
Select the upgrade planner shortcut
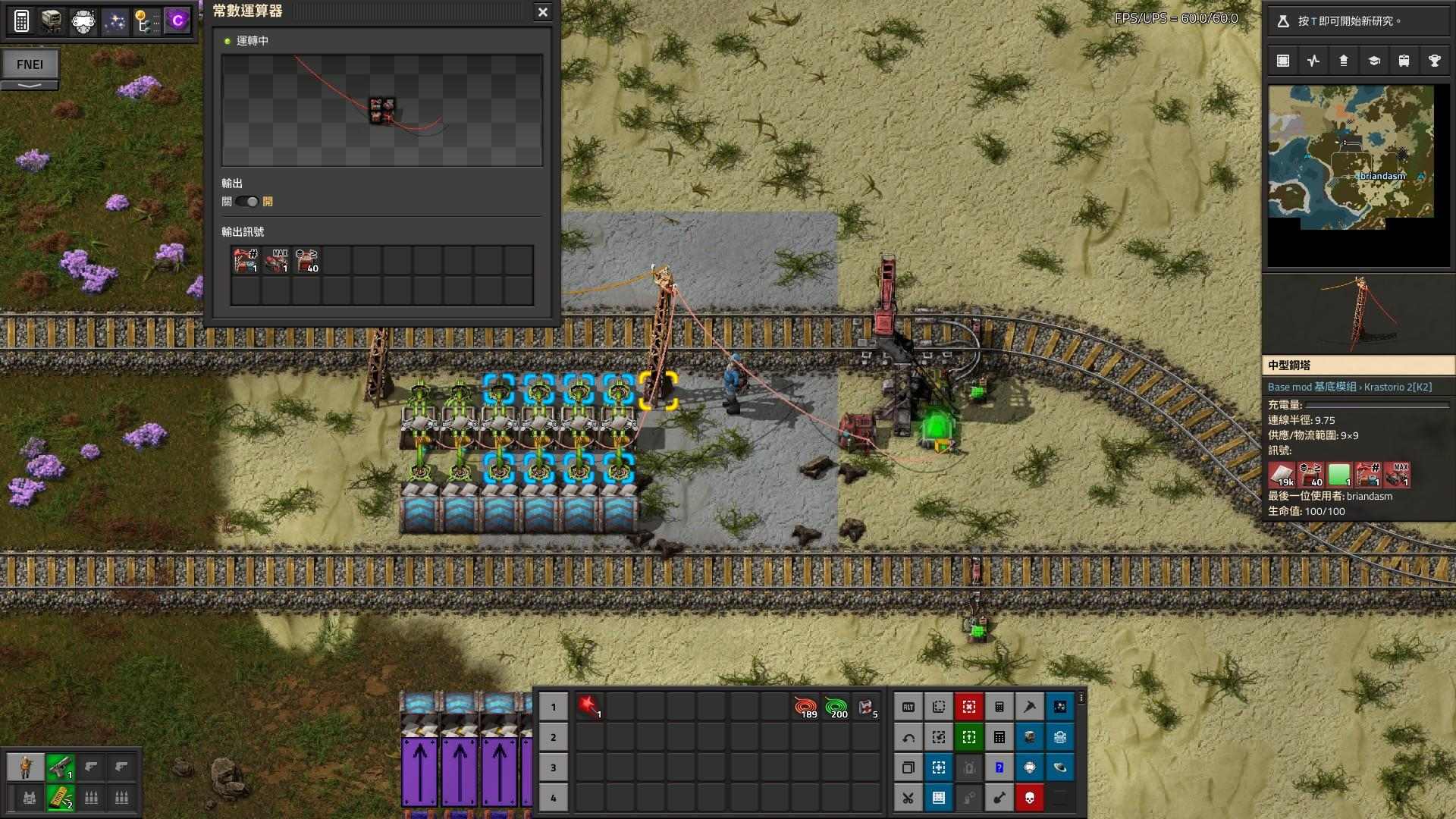pos(938,736)
